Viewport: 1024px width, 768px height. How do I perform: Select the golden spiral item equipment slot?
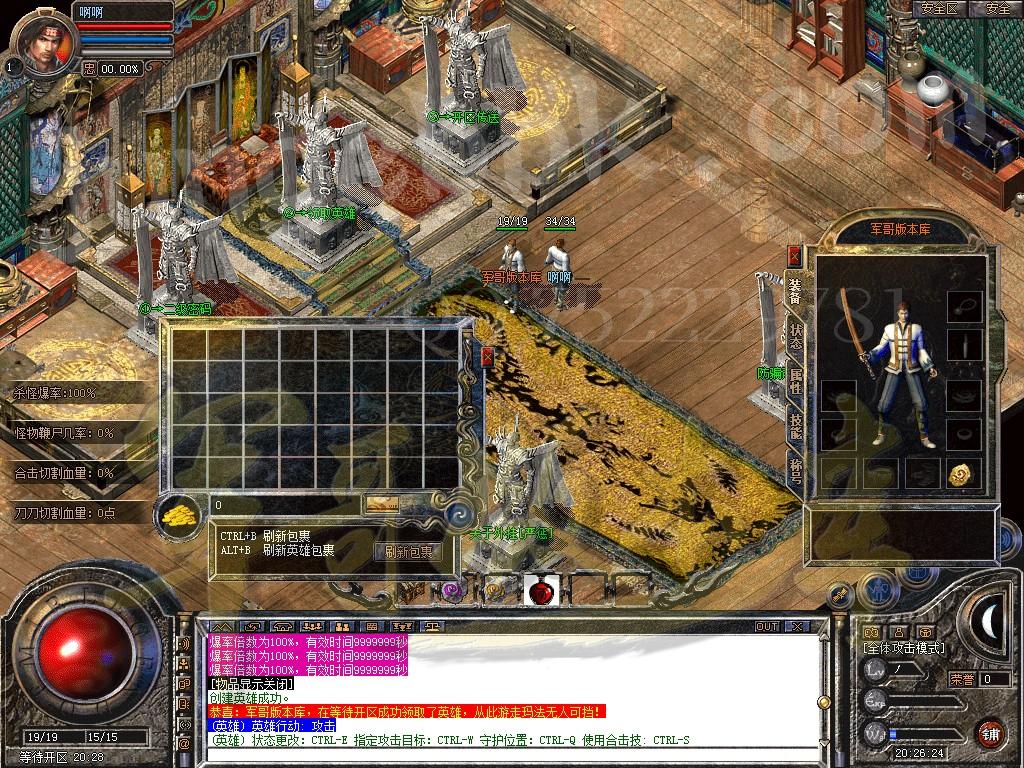tap(964, 473)
